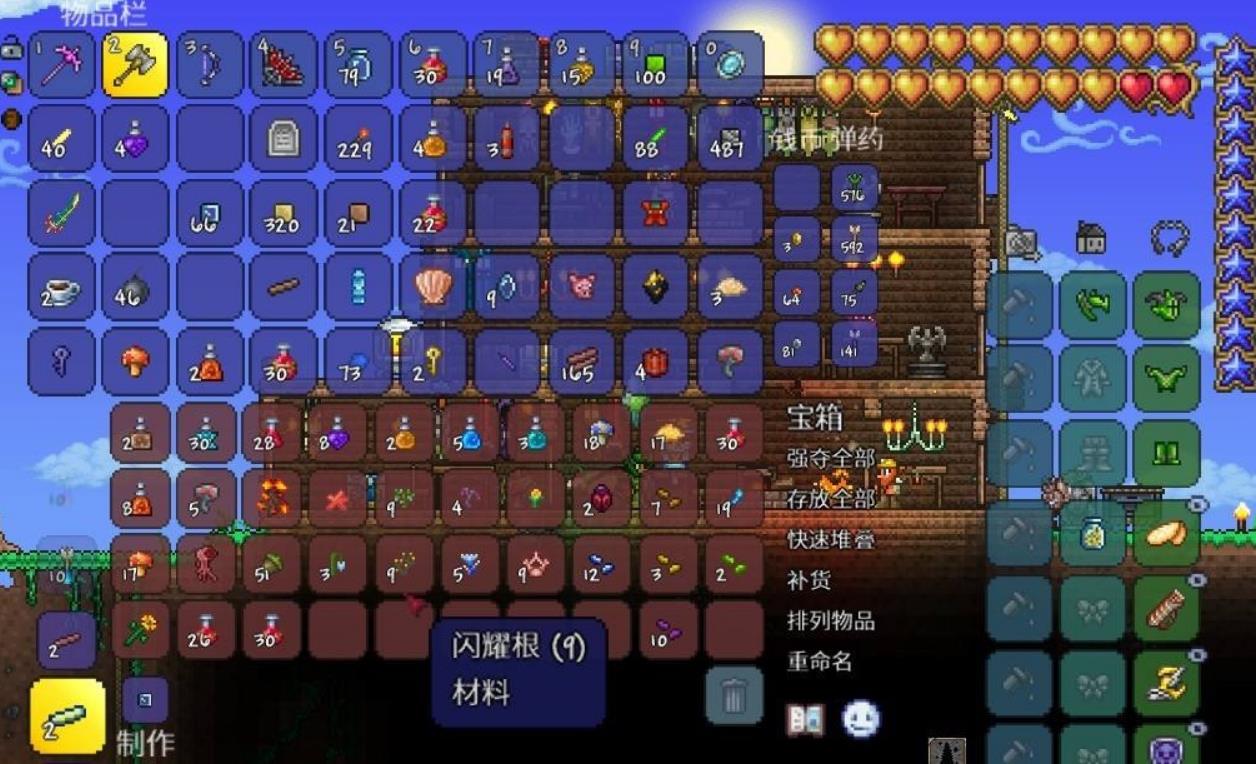Click the 强夺全部 loot all button
This screenshot has height=764, width=1256.
click(x=831, y=459)
